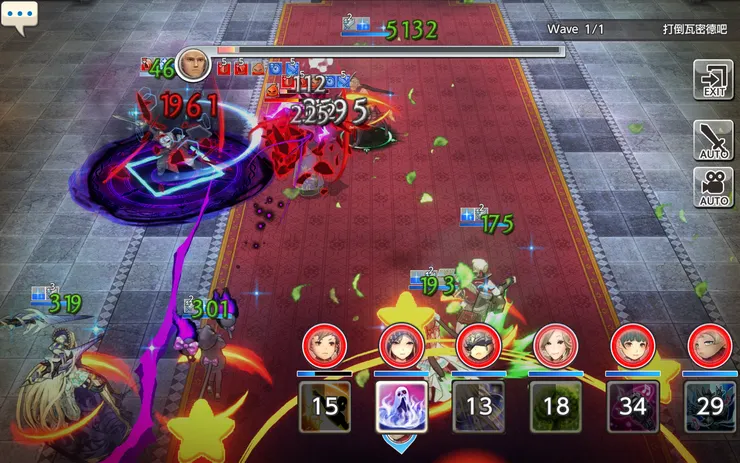Viewport: 740px width, 463px height.
Task: Activate the ready purple ghost skill
Action: coord(402,406)
